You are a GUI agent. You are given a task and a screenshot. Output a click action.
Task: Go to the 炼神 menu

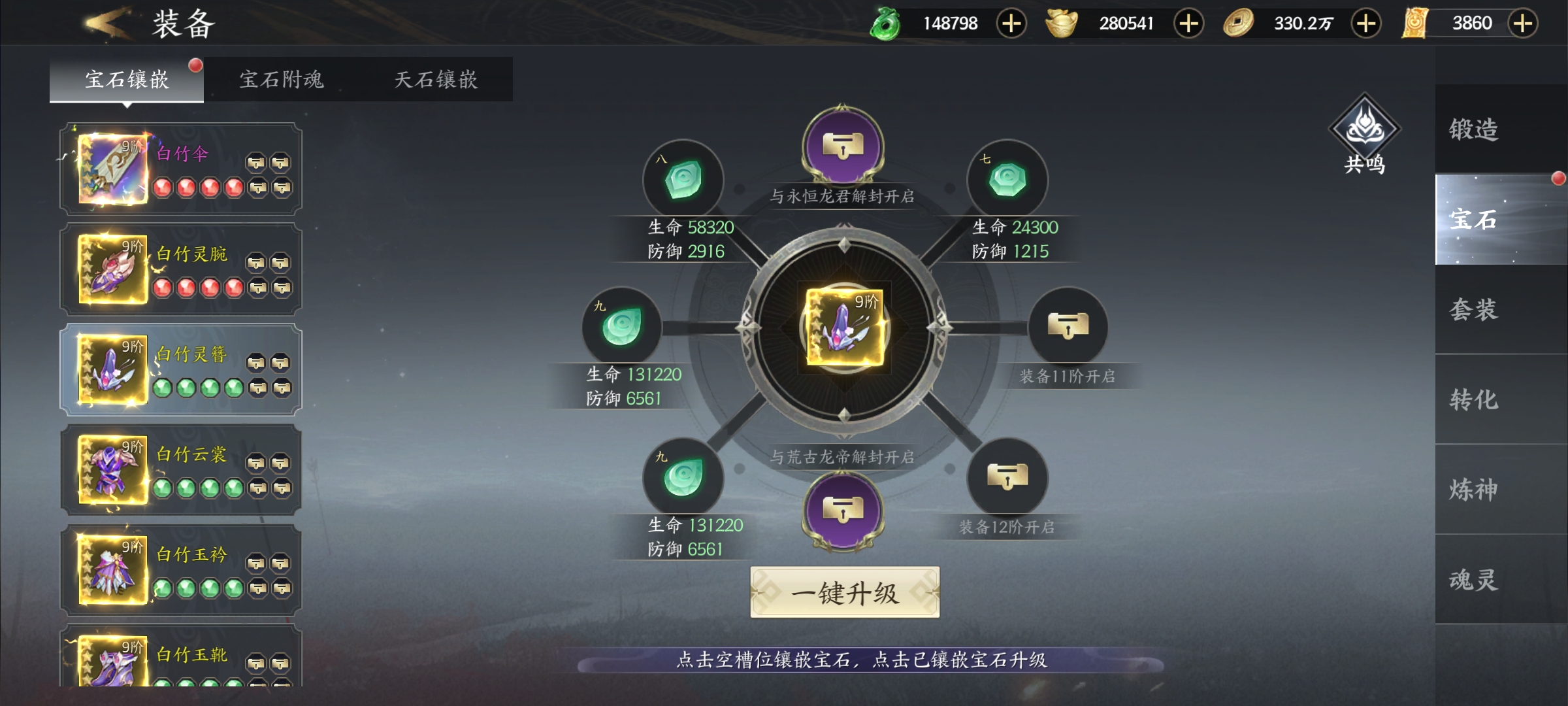point(1474,490)
